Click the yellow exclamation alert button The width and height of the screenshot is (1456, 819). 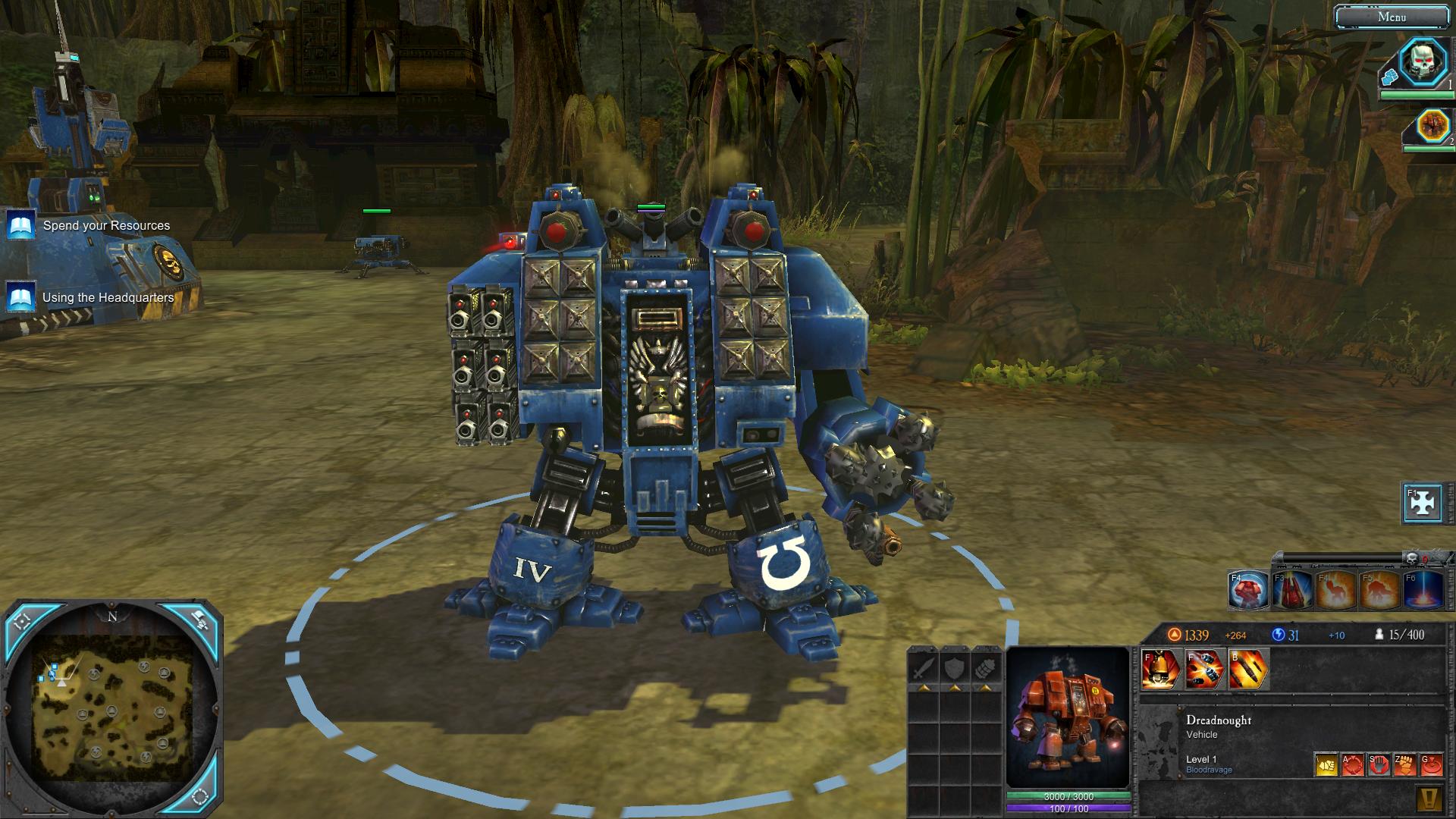1429,799
